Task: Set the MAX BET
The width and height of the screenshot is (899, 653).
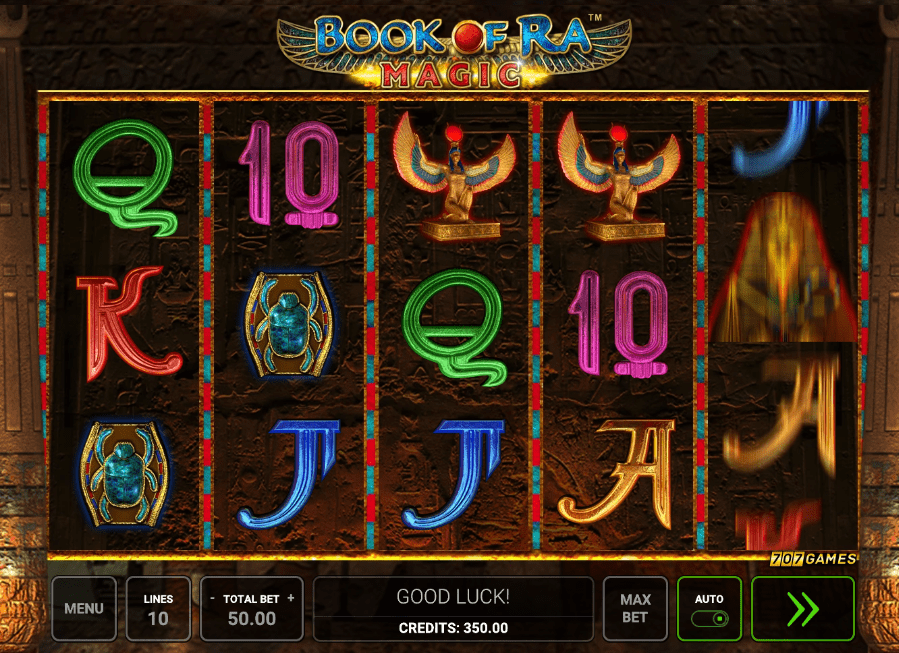Action: click(635, 608)
